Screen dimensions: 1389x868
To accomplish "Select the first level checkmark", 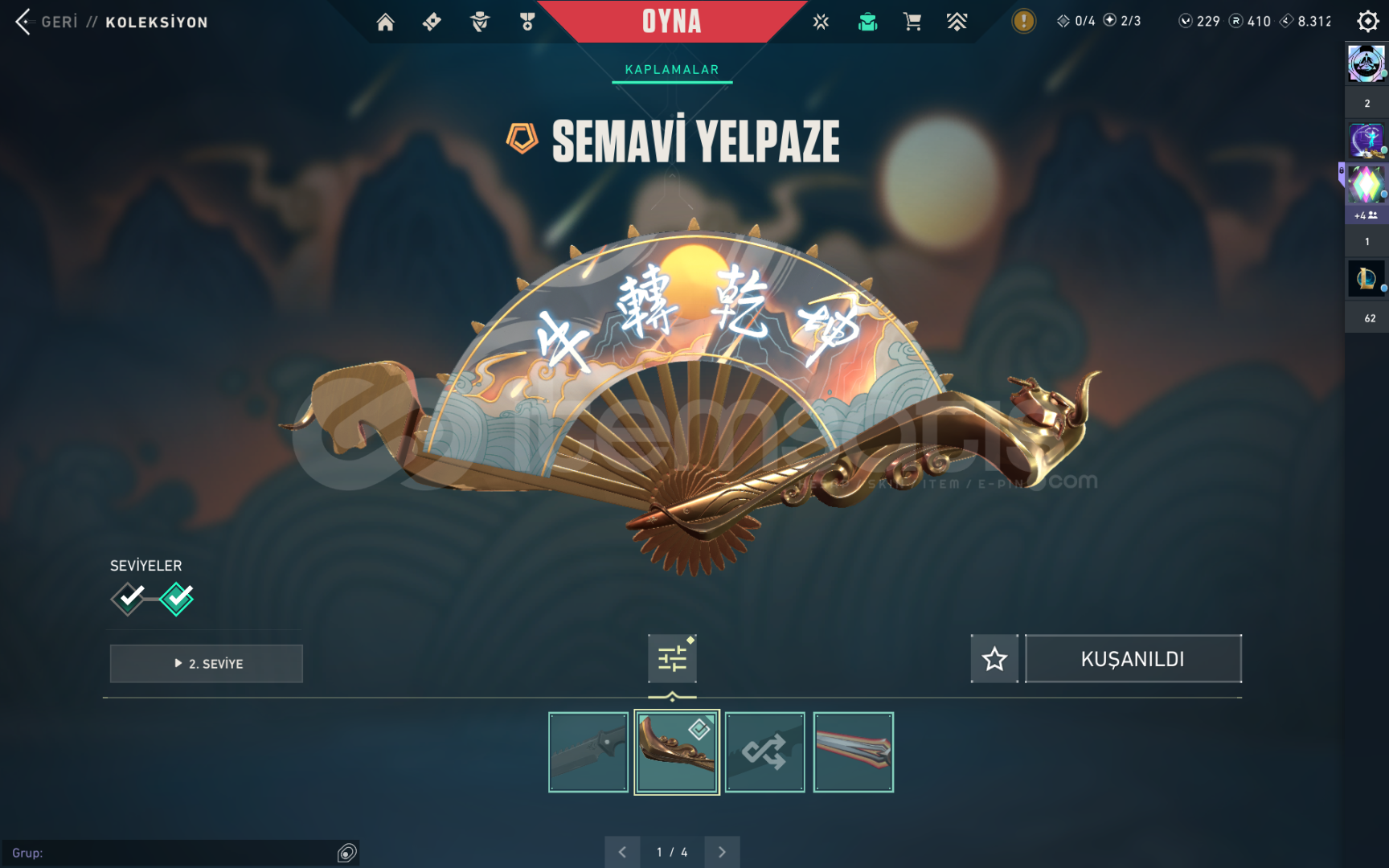I will 129,598.
